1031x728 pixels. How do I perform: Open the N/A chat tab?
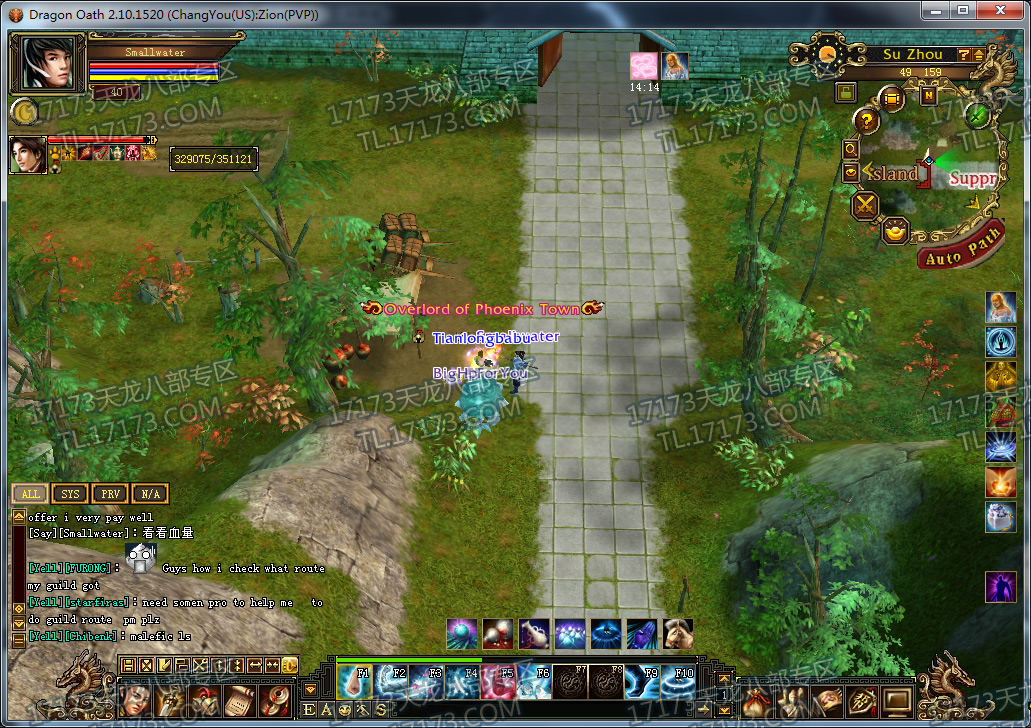click(149, 494)
